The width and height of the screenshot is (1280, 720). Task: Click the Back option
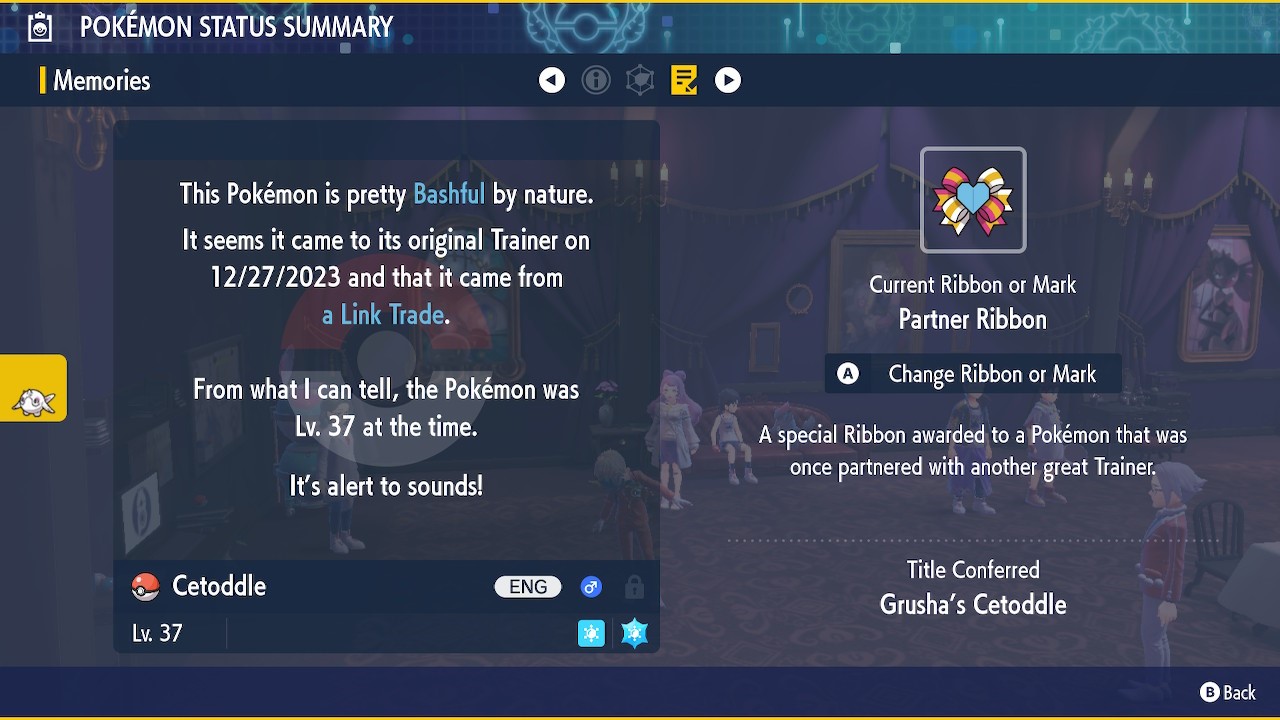coord(1228,692)
